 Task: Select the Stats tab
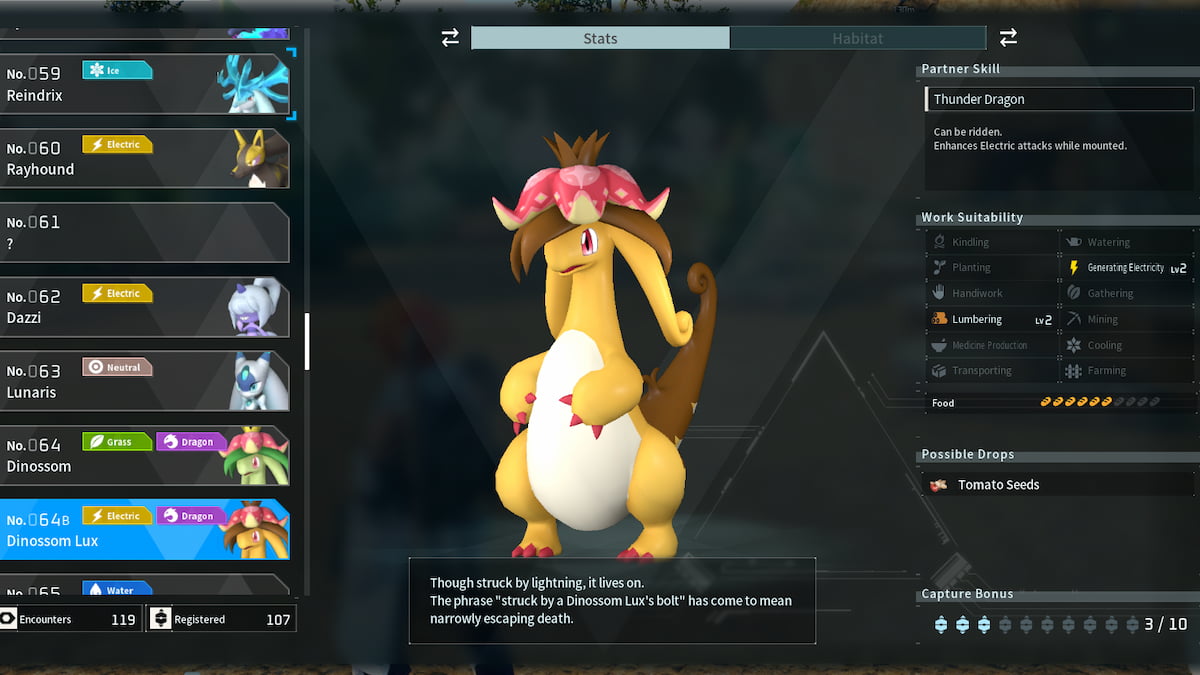[600, 38]
